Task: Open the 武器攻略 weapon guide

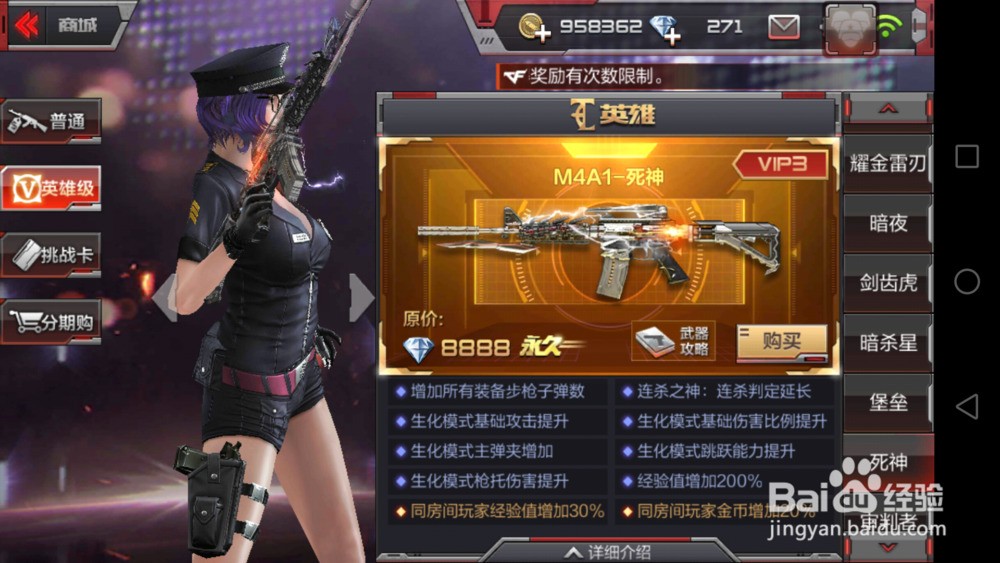Action: 673,342
